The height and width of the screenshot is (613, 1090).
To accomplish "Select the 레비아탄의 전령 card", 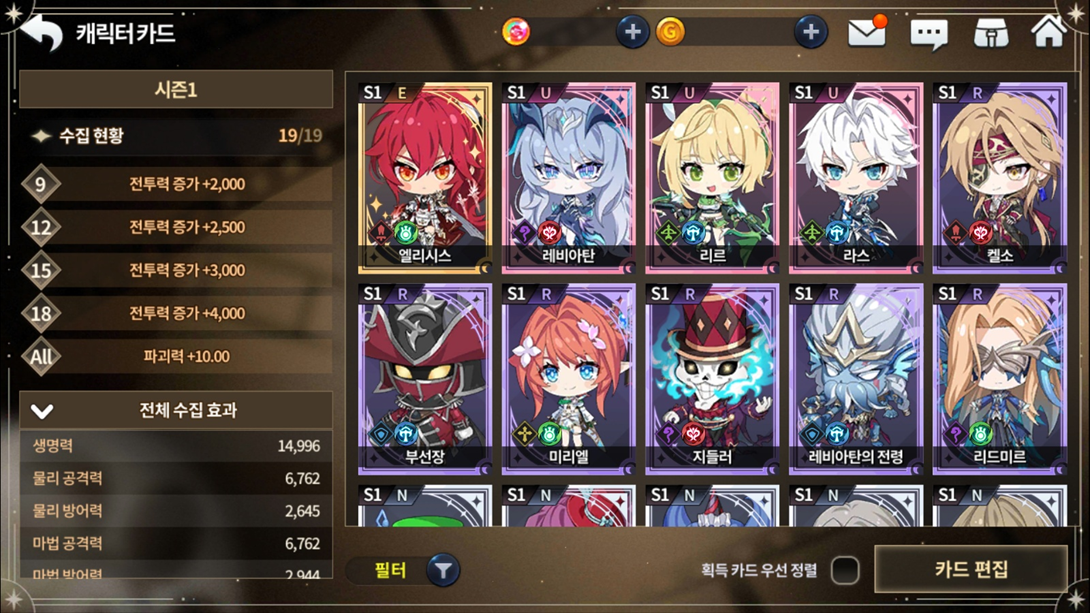I will click(x=855, y=378).
